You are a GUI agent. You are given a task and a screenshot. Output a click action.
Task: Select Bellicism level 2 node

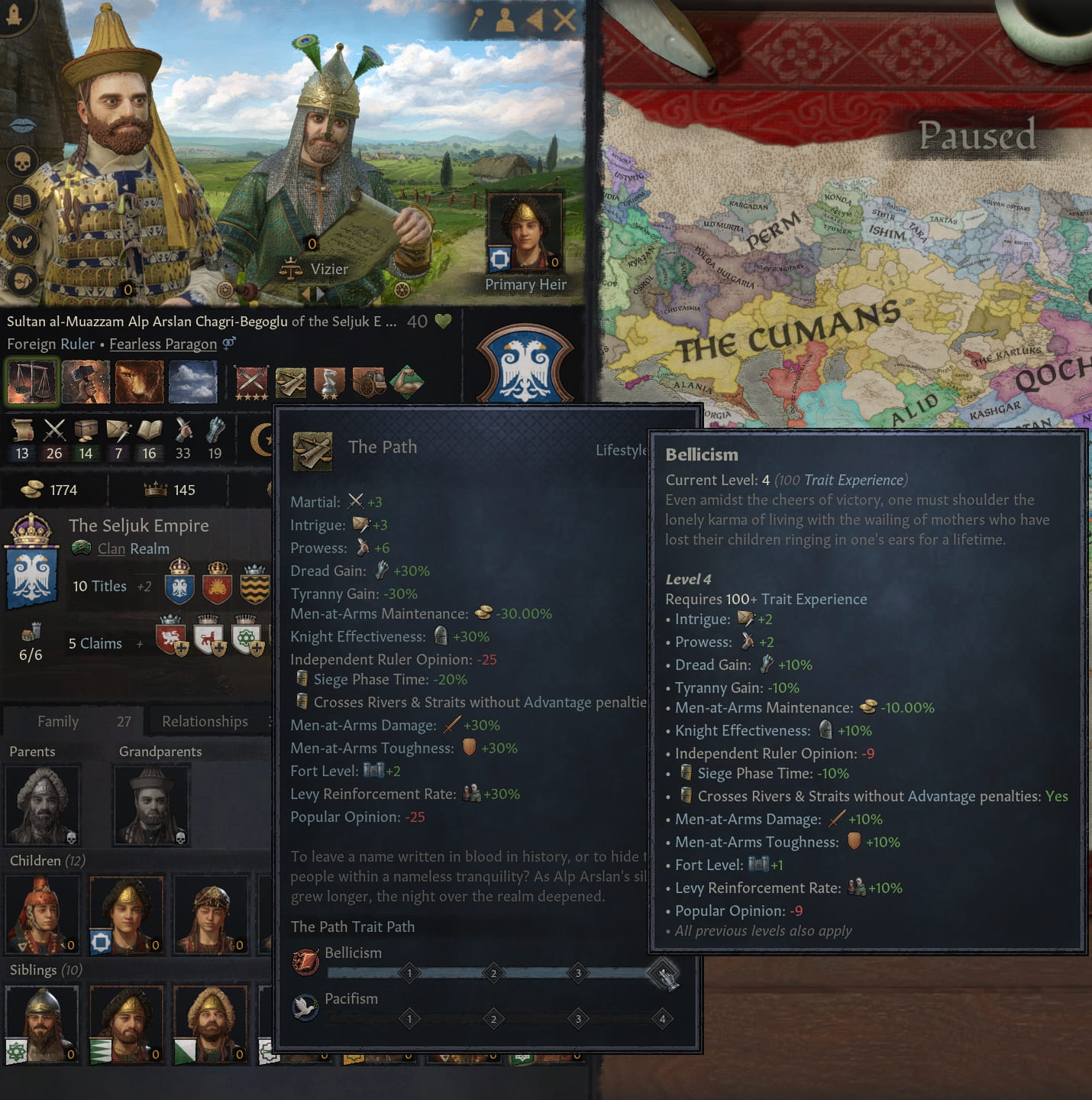click(x=493, y=973)
